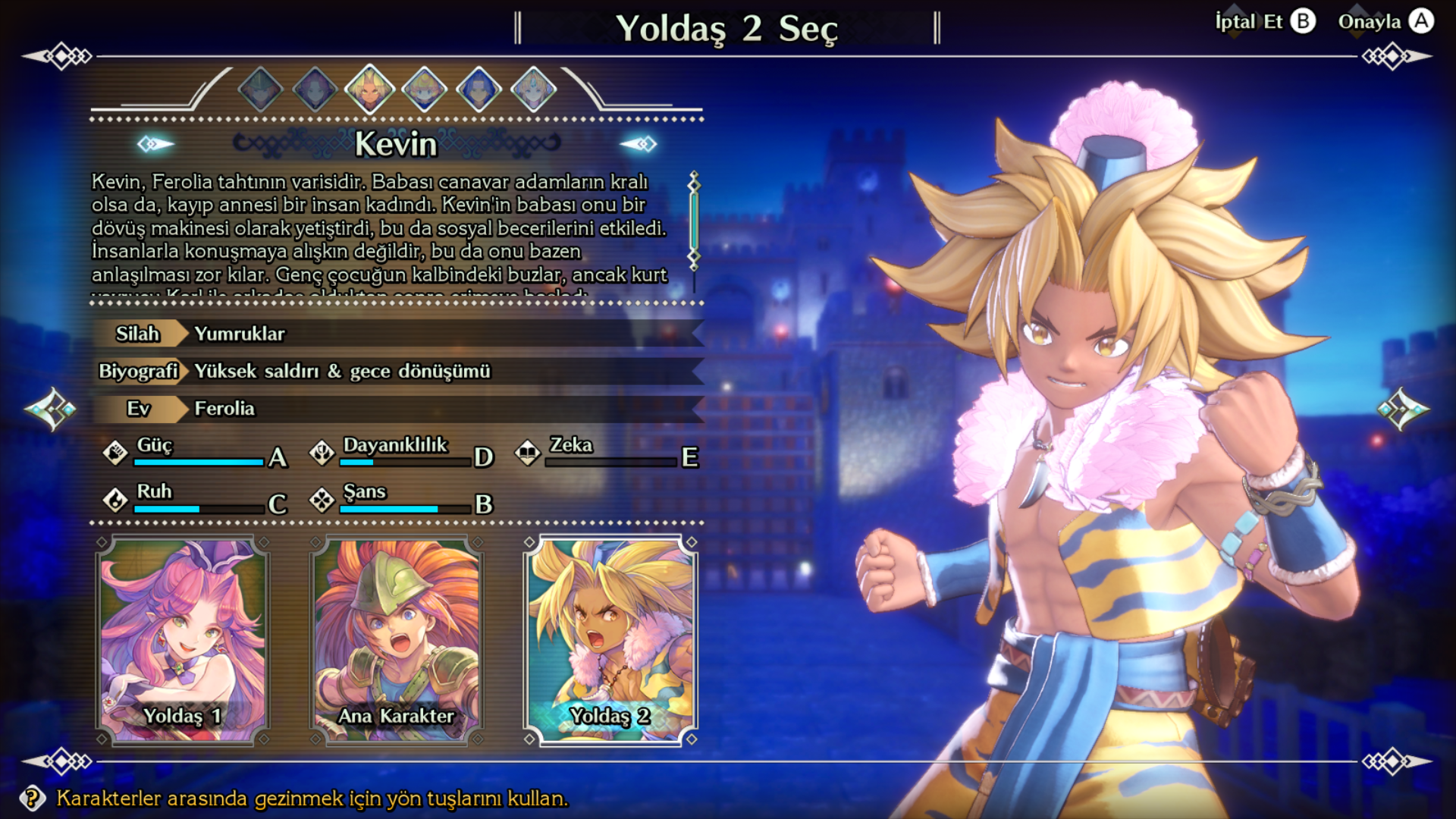Viewport: 1456px width, 819px height.
Task: Select Riesz's diamond portrait with blue gem
Action: click(x=533, y=89)
